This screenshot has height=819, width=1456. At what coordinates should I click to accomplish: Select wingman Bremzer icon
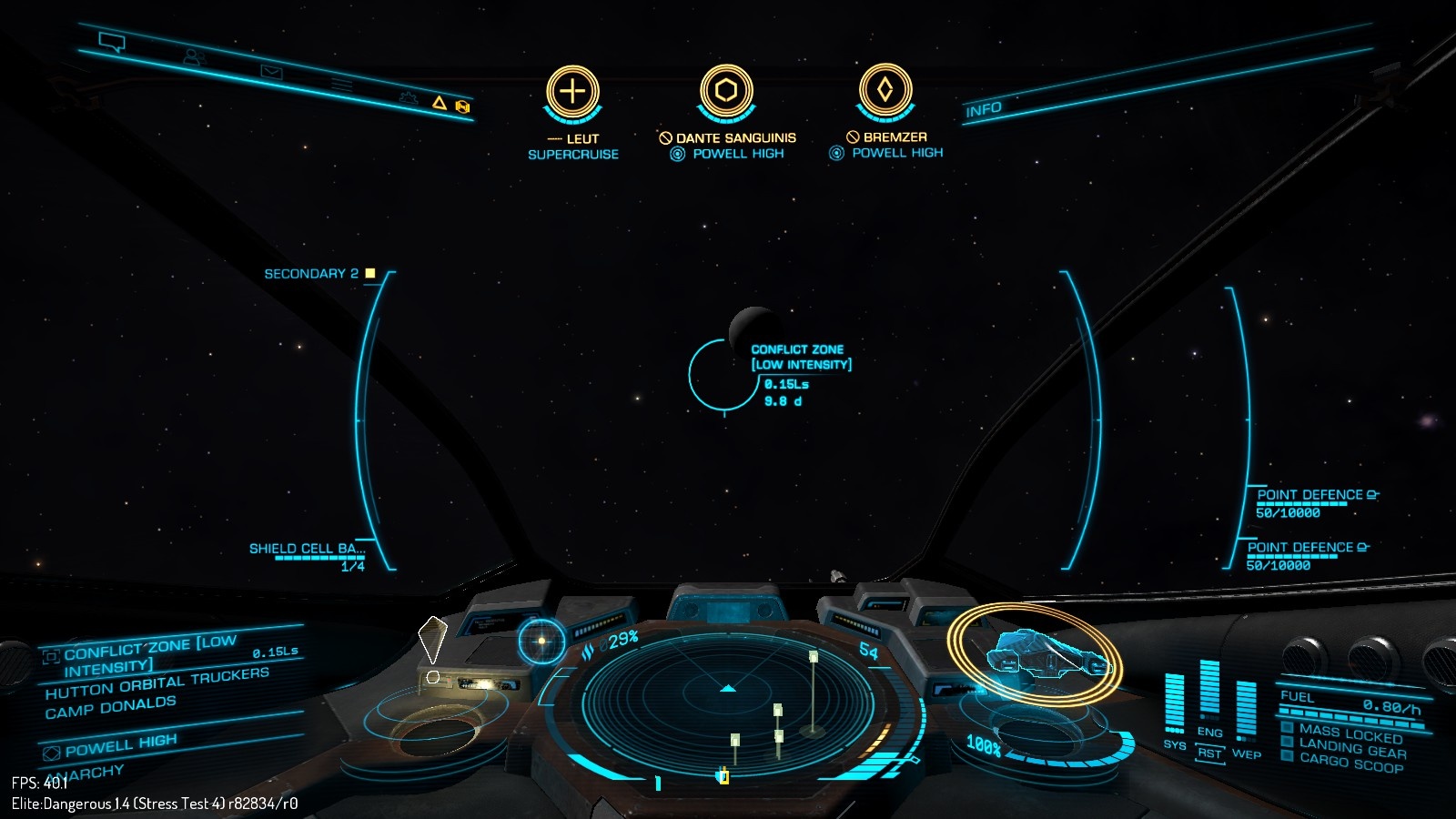click(885, 90)
